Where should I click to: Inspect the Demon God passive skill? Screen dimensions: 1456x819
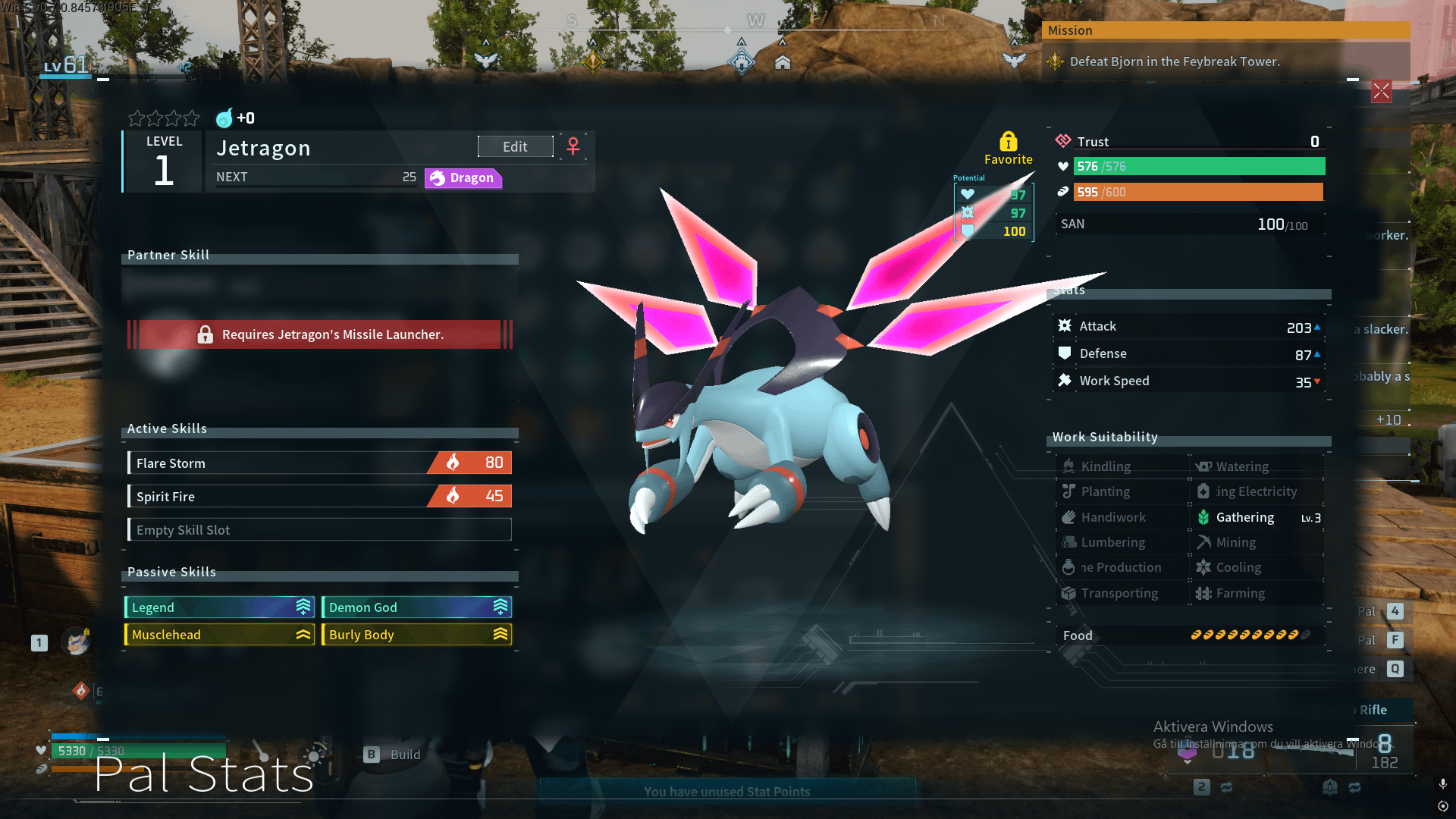(416, 607)
